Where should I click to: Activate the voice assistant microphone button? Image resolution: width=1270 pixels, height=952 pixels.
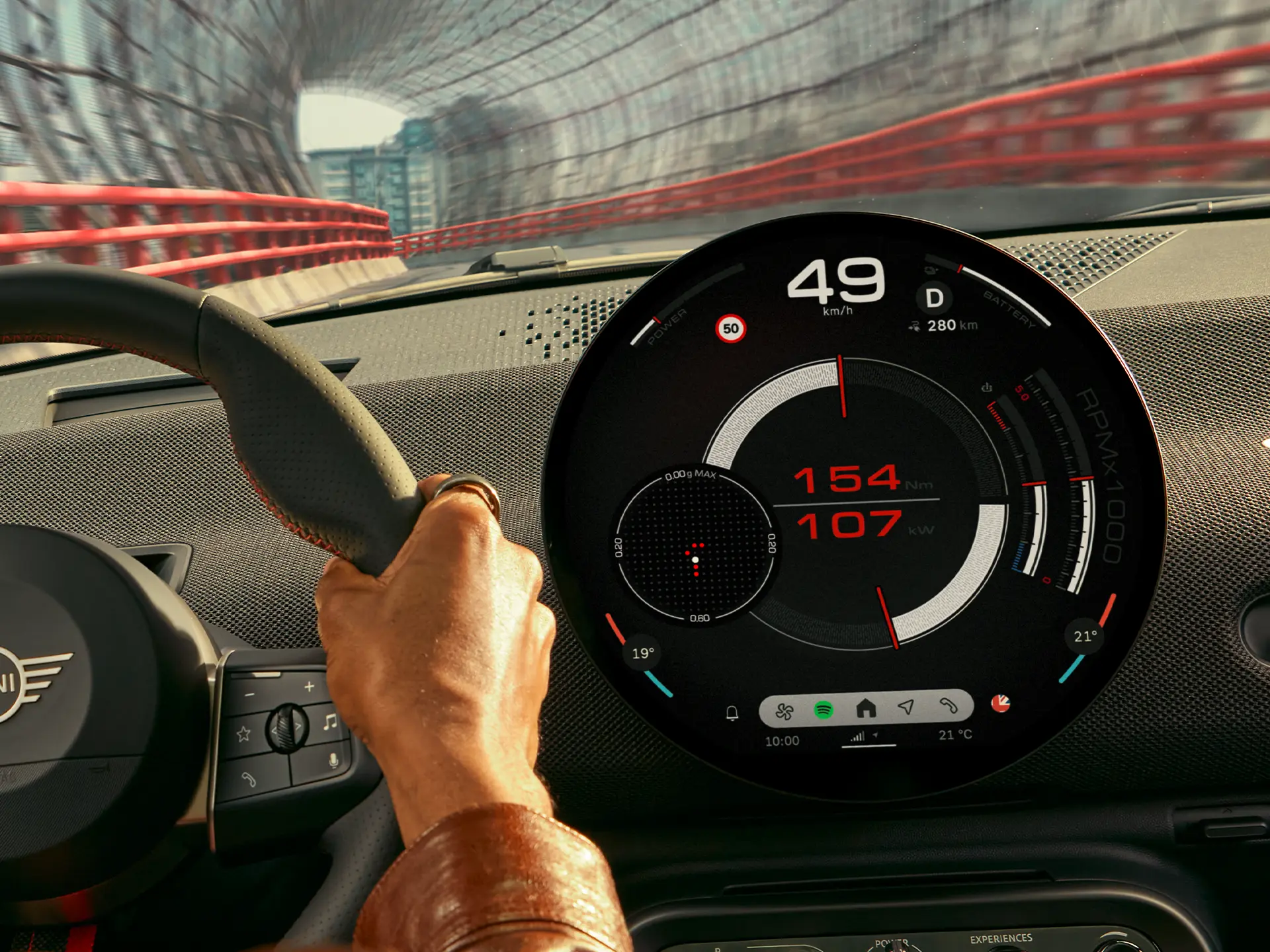[x=333, y=760]
